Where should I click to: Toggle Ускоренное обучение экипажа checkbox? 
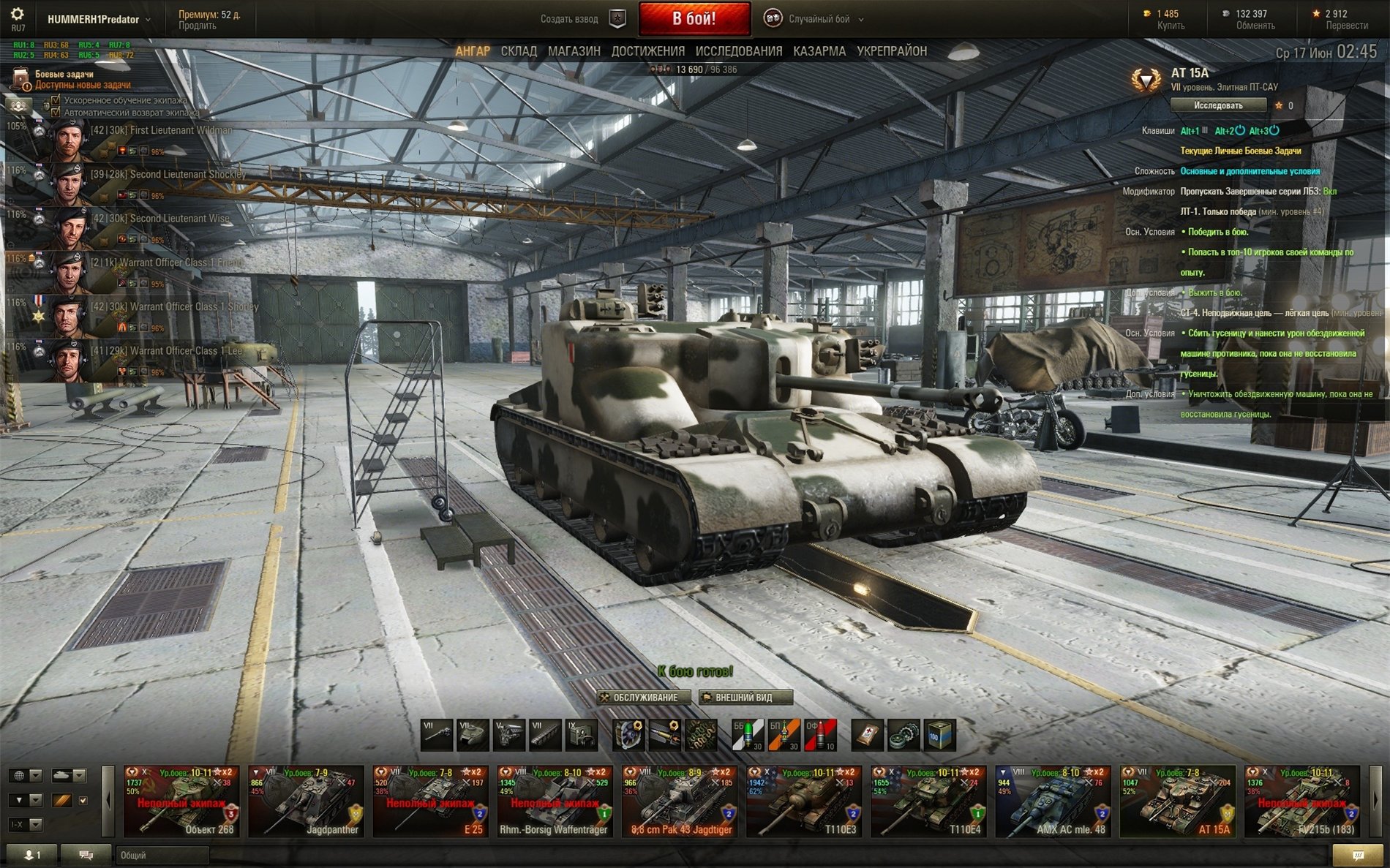pyautogui.click(x=56, y=100)
